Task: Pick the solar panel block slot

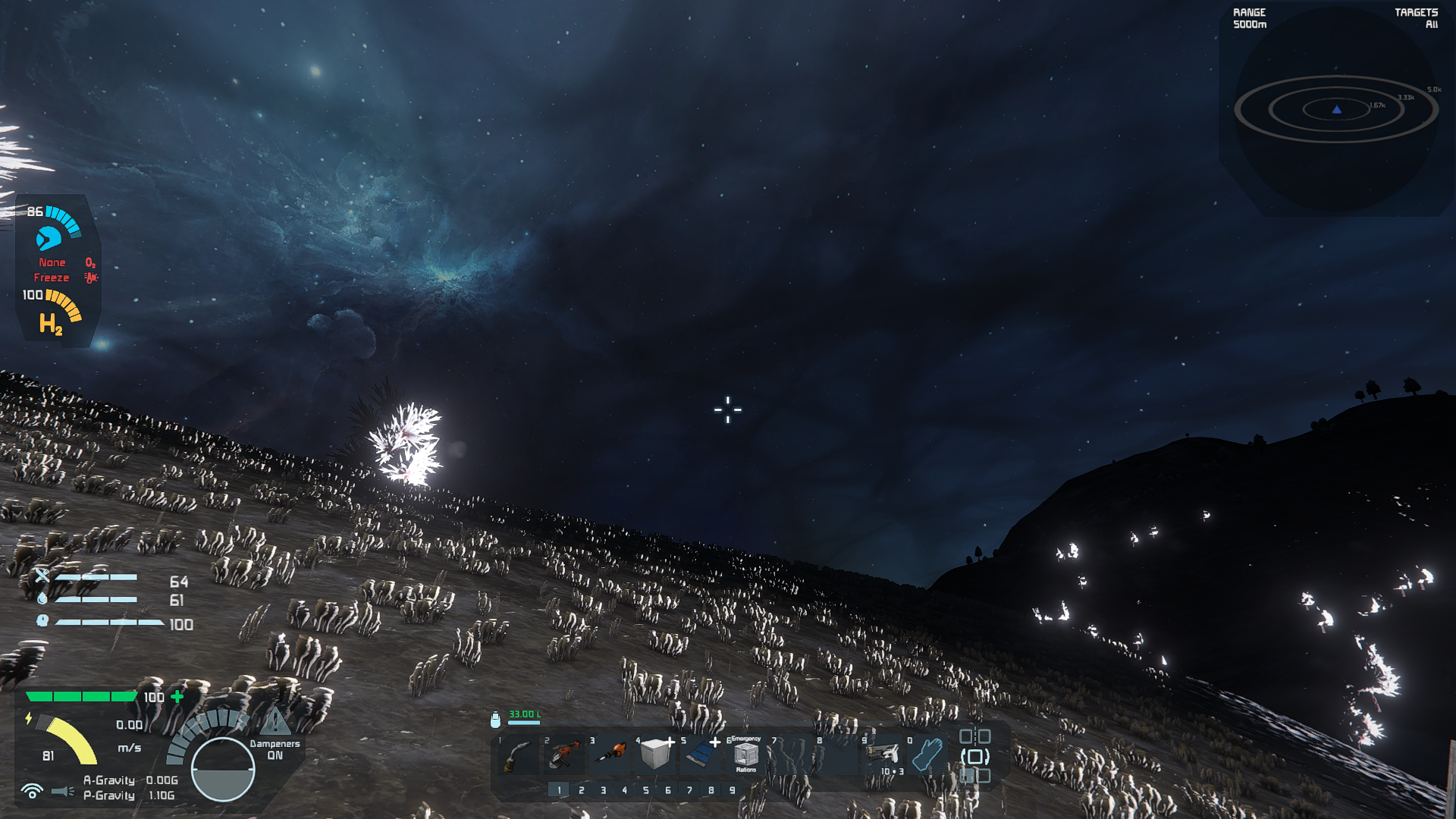Action: pyautogui.click(x=701, y=754)
